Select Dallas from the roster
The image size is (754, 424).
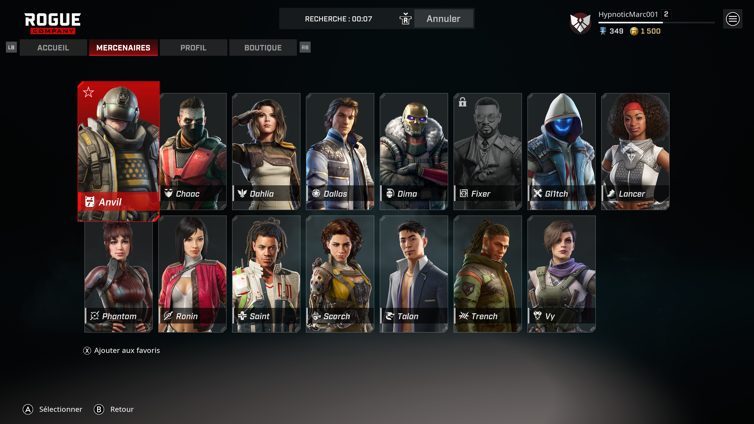point(340,150)
